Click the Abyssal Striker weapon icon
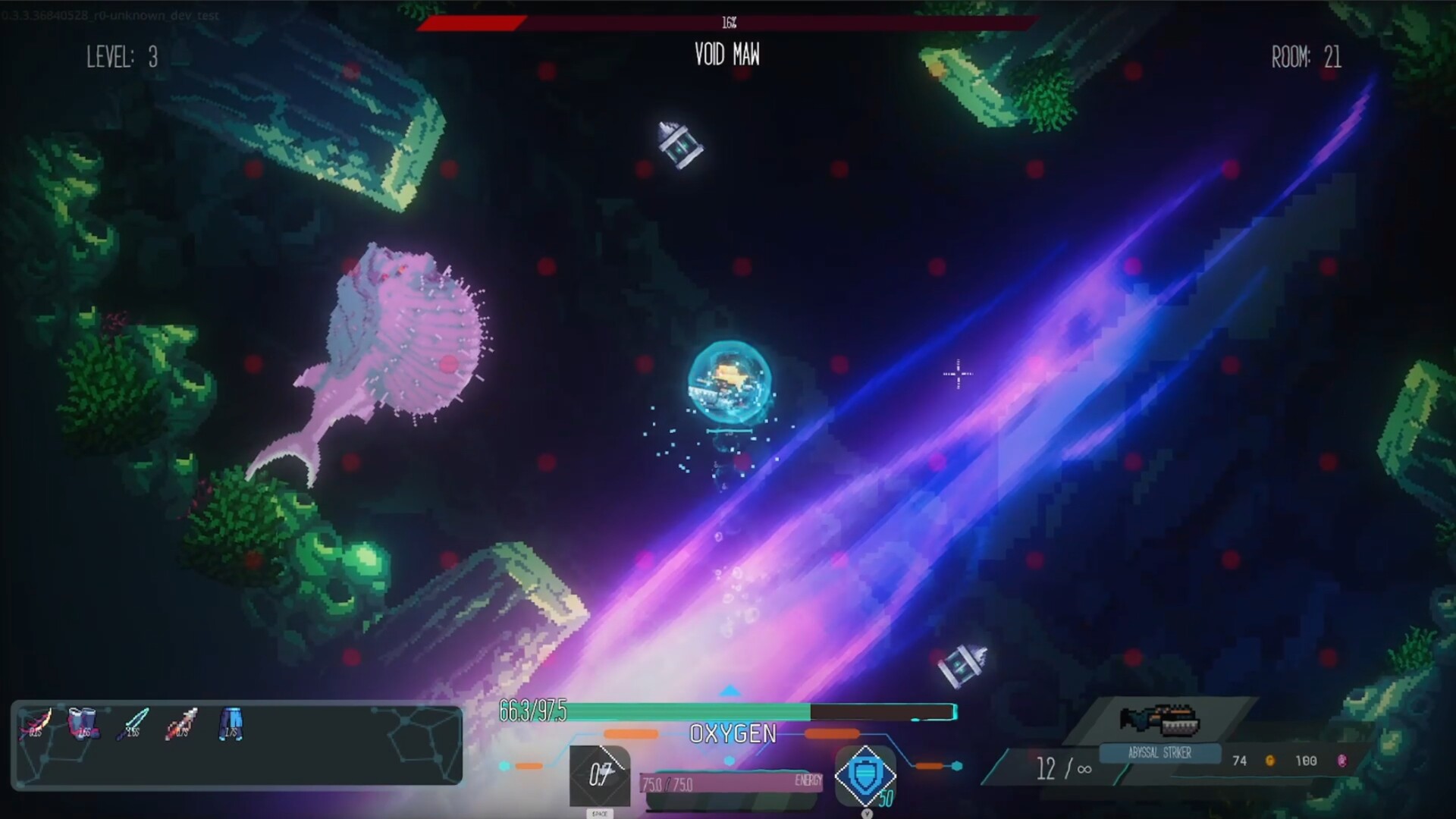Viewport: 1456px width, 819px height. coord(1160,719)
